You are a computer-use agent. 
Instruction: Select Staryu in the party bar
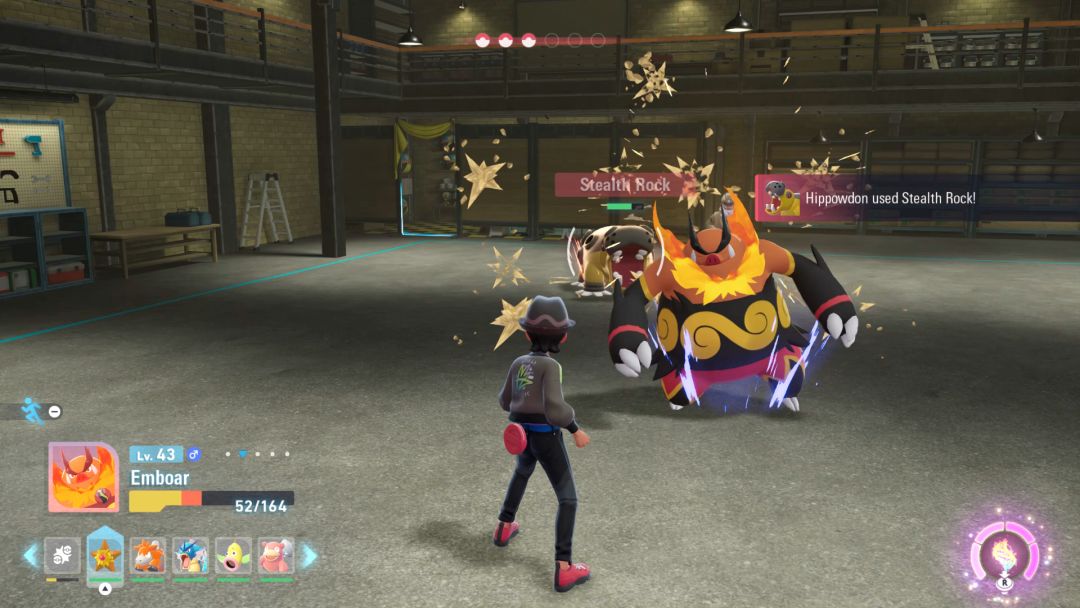pos(105,555)
